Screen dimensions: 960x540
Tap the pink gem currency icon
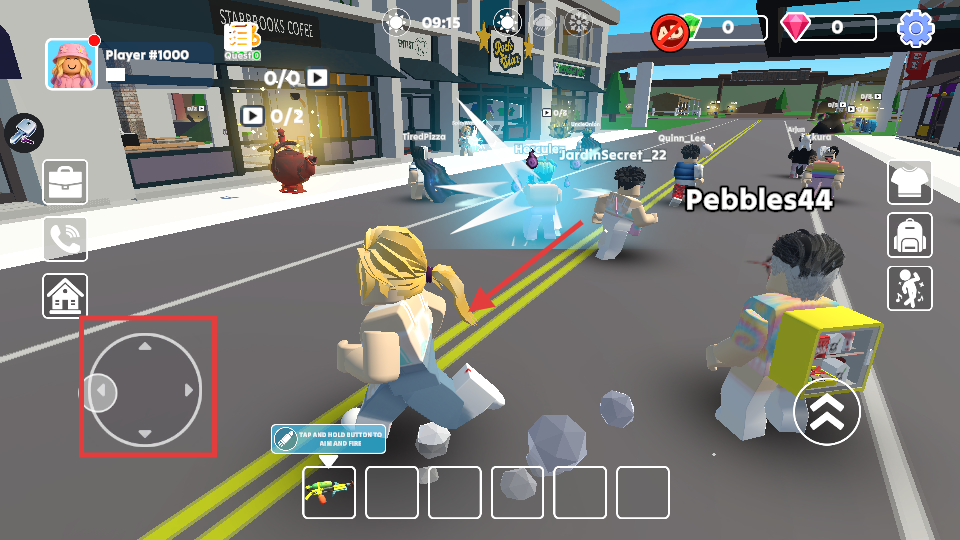pos(796,27)
